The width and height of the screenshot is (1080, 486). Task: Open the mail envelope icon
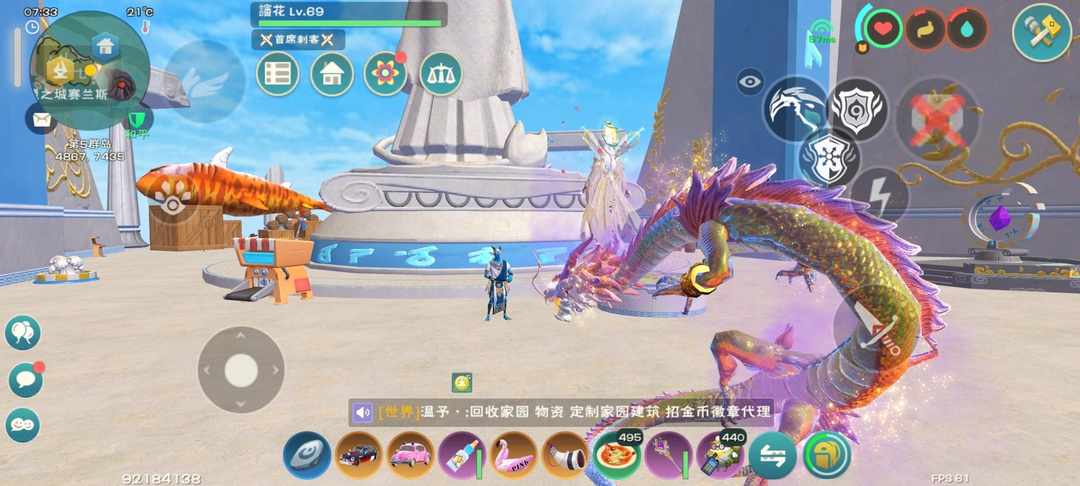(x=41, y=119)
